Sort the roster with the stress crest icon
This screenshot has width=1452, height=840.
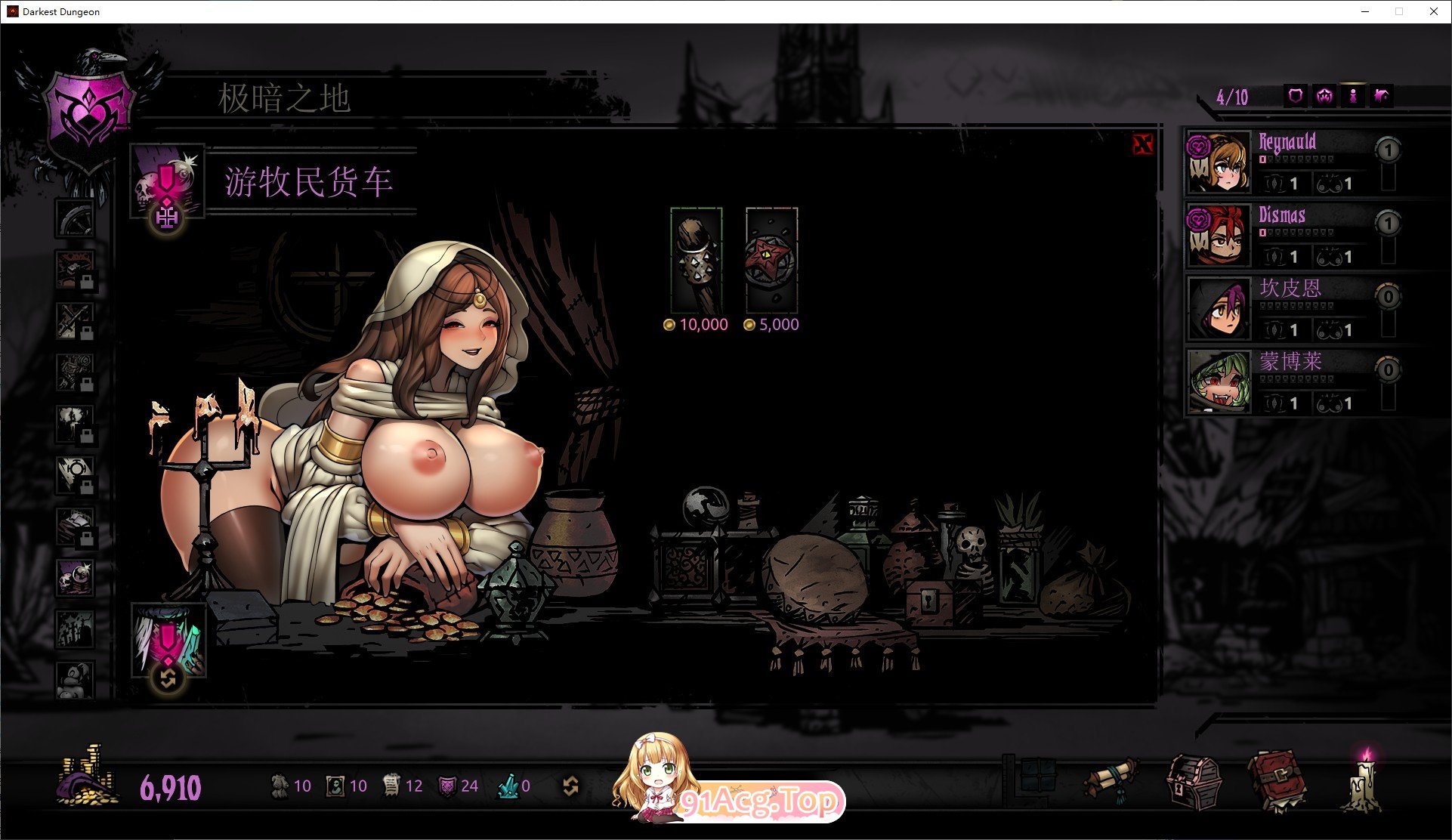click(x=1324, y=96)
